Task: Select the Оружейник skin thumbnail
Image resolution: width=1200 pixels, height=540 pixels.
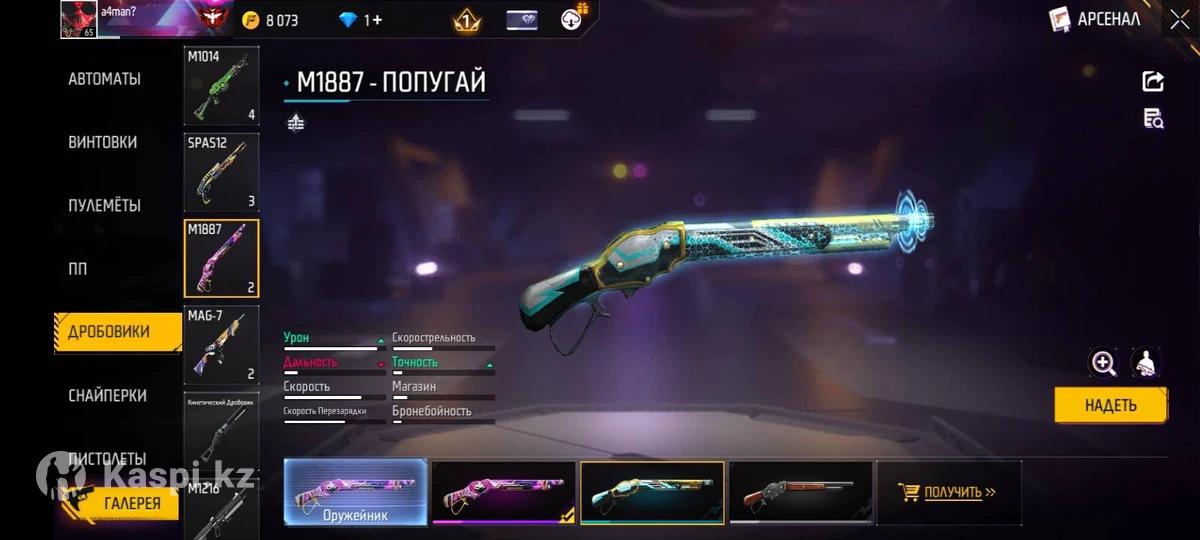Action: (356, 492)
